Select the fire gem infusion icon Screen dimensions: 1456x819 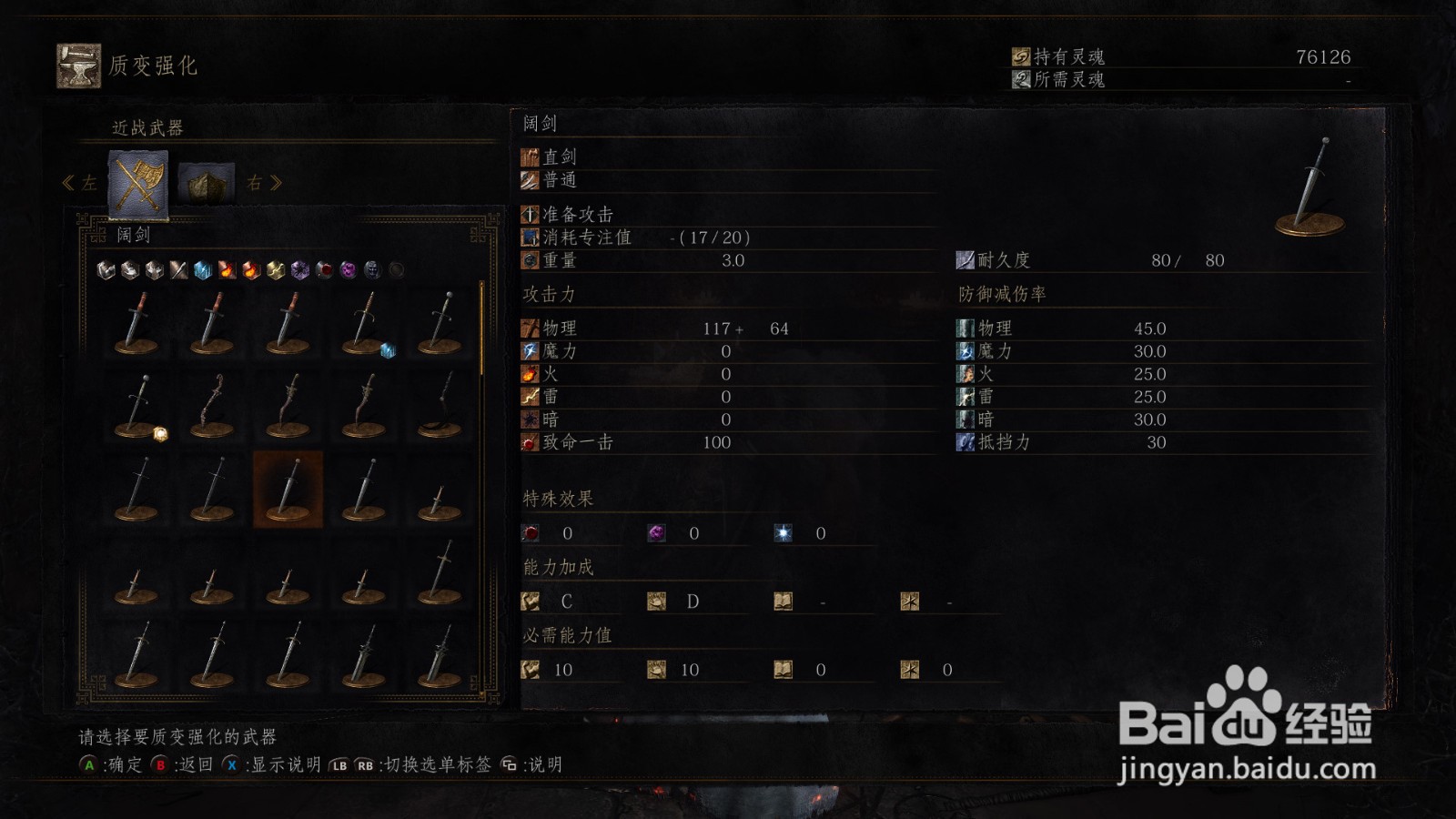point(227,269)
